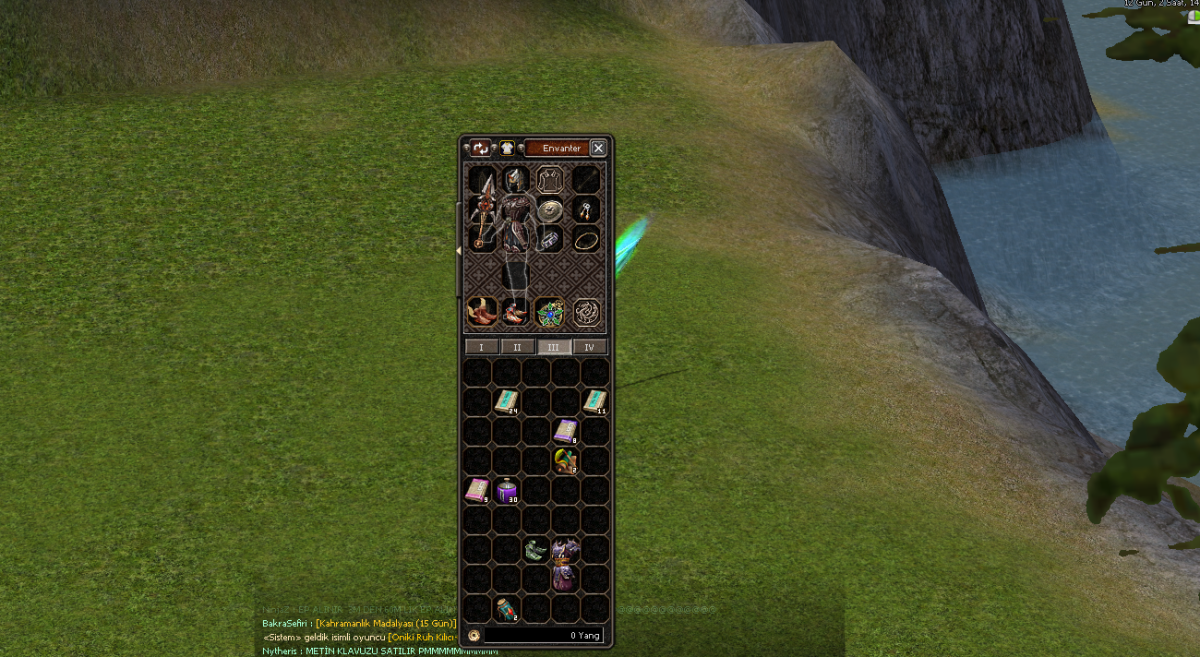This screenshot has height=657, width=1200.
Task: Open inventory page II
Action: (518, 347)
